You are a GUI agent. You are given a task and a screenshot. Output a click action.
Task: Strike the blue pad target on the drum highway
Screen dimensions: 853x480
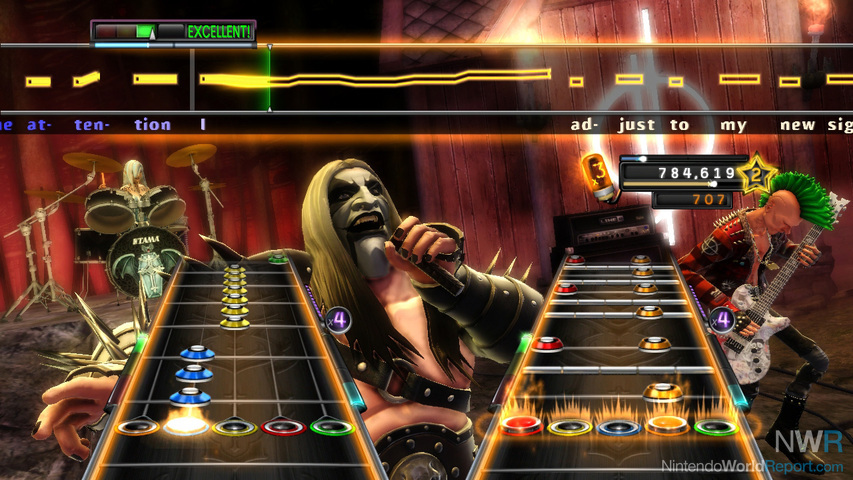(618, 427)
